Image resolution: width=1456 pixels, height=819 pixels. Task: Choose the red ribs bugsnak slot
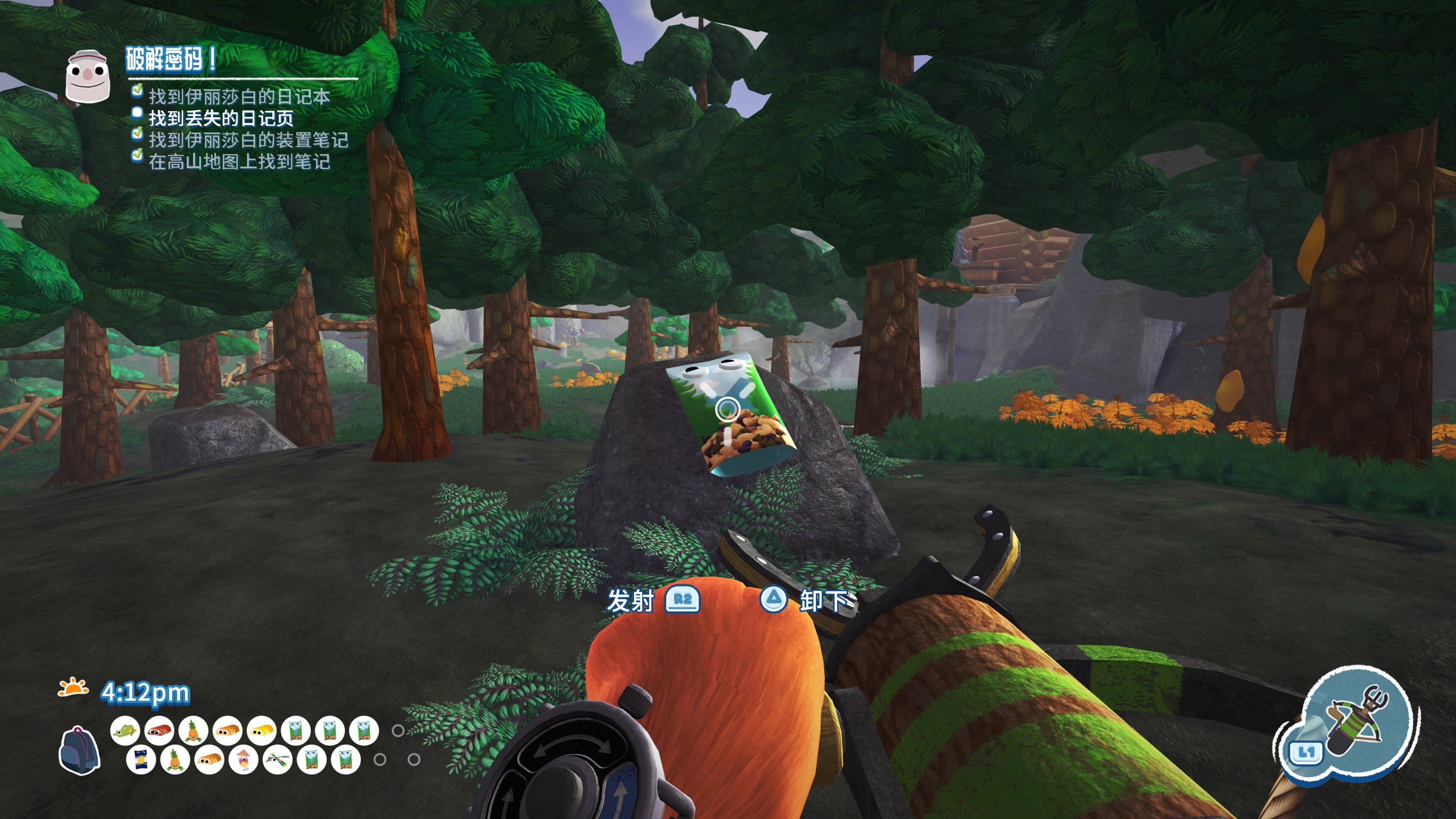pyautogui.click(x=159, y=731)
